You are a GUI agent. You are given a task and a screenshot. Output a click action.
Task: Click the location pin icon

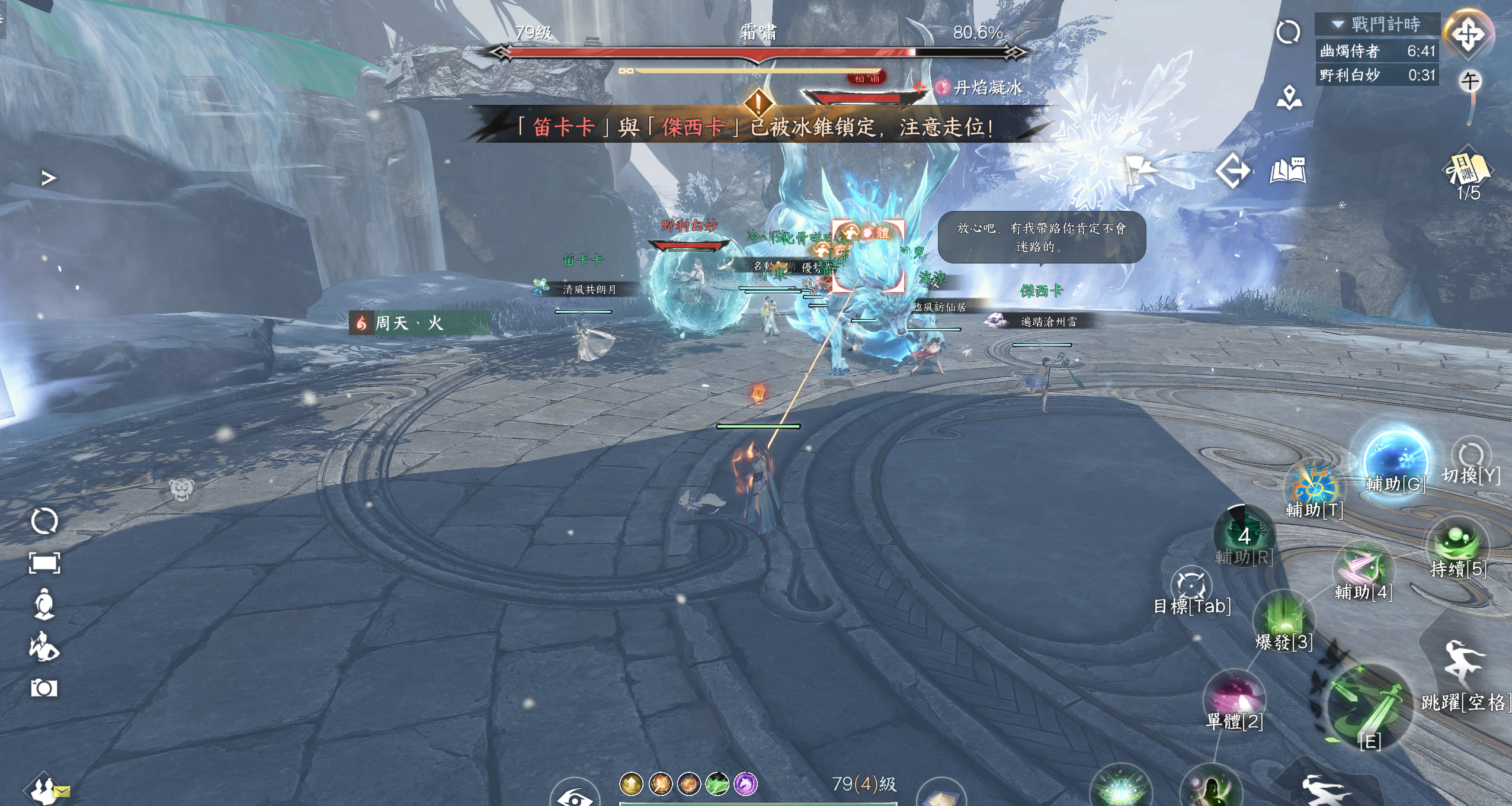[x=1289, y=98]
